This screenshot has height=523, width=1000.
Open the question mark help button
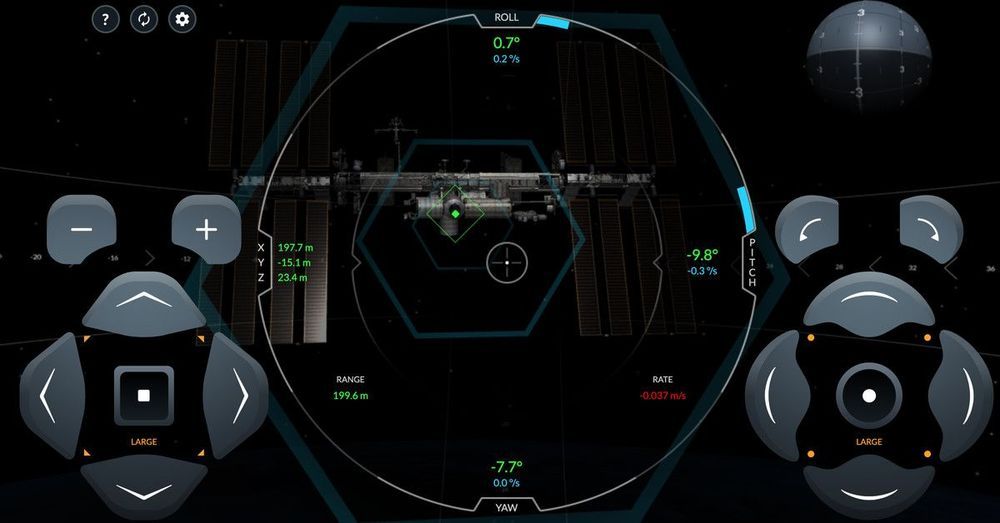pyautogui.click(x=107, y=19)
